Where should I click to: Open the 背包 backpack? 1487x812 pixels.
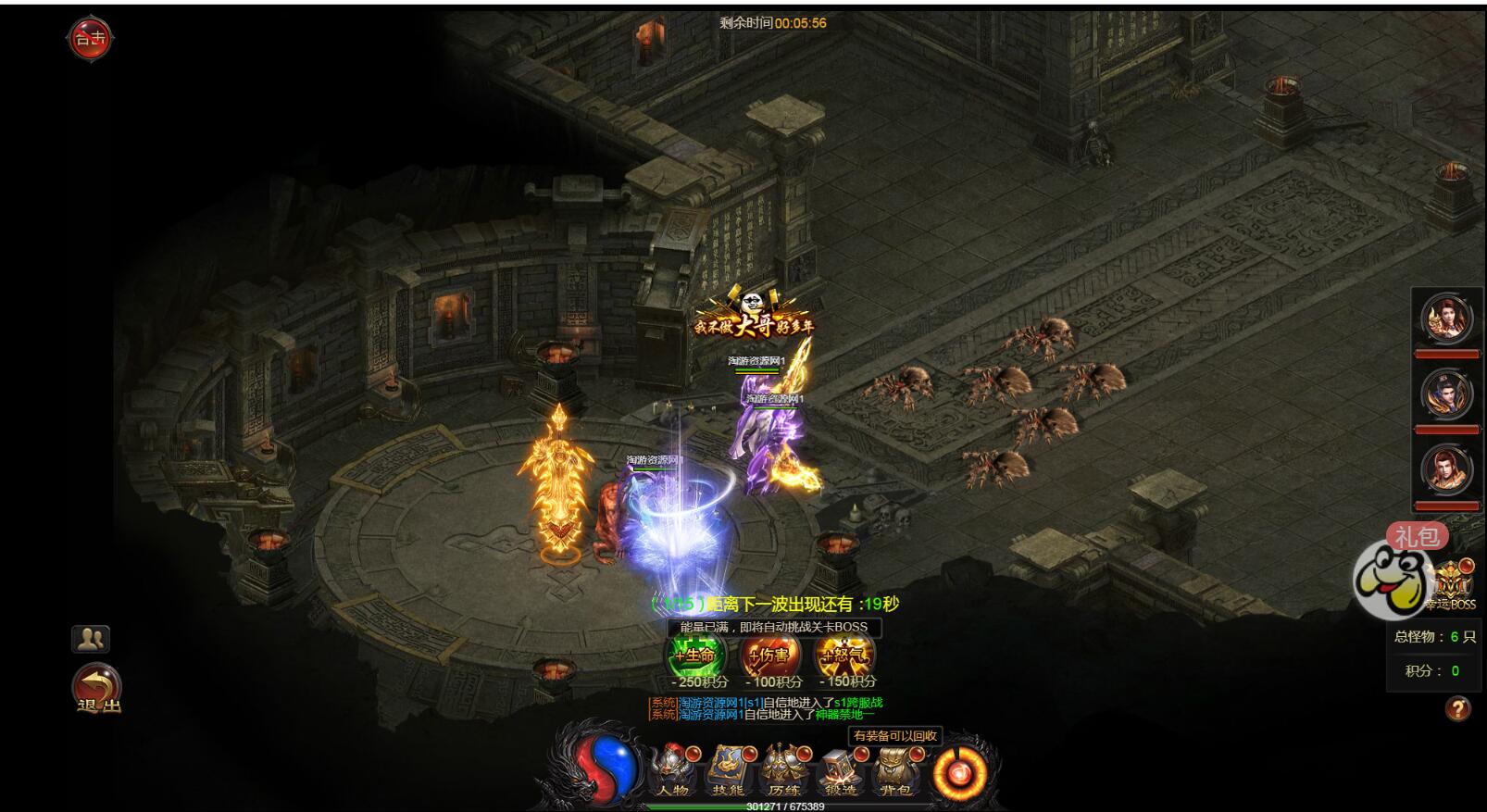[x=895, y=770]
